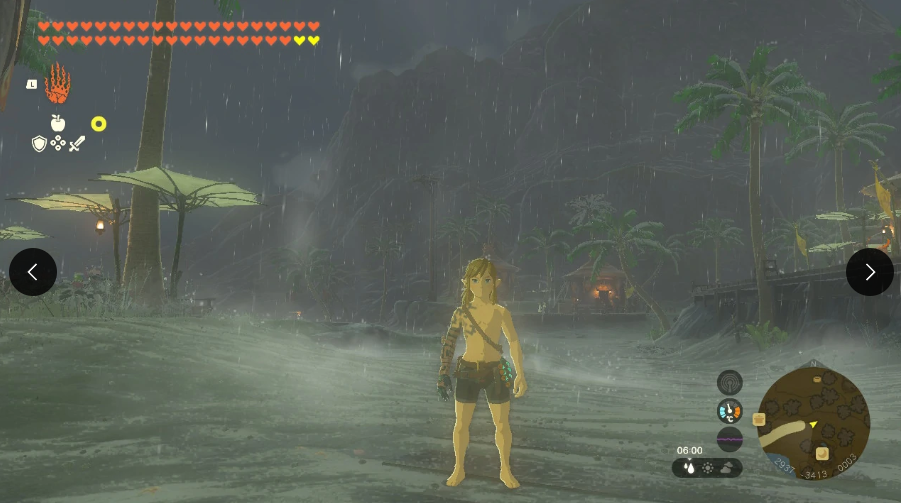The image size is (901, 503).
Task: Open the rain weather forecast bar
Action: 707,468
